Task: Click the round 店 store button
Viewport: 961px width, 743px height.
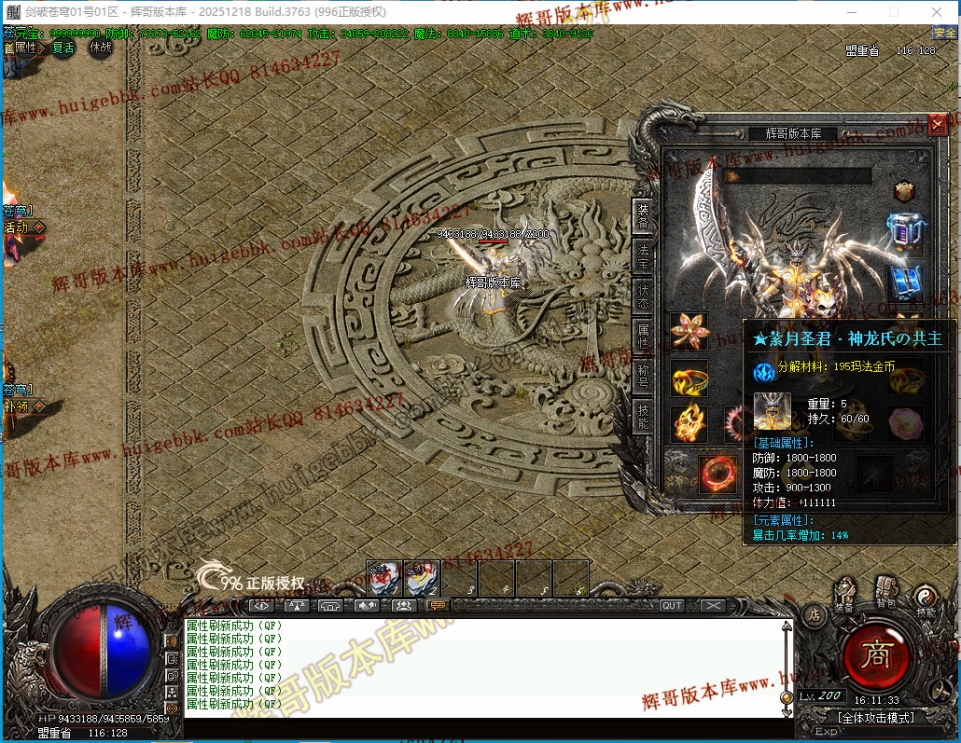Action: (813, 613)
